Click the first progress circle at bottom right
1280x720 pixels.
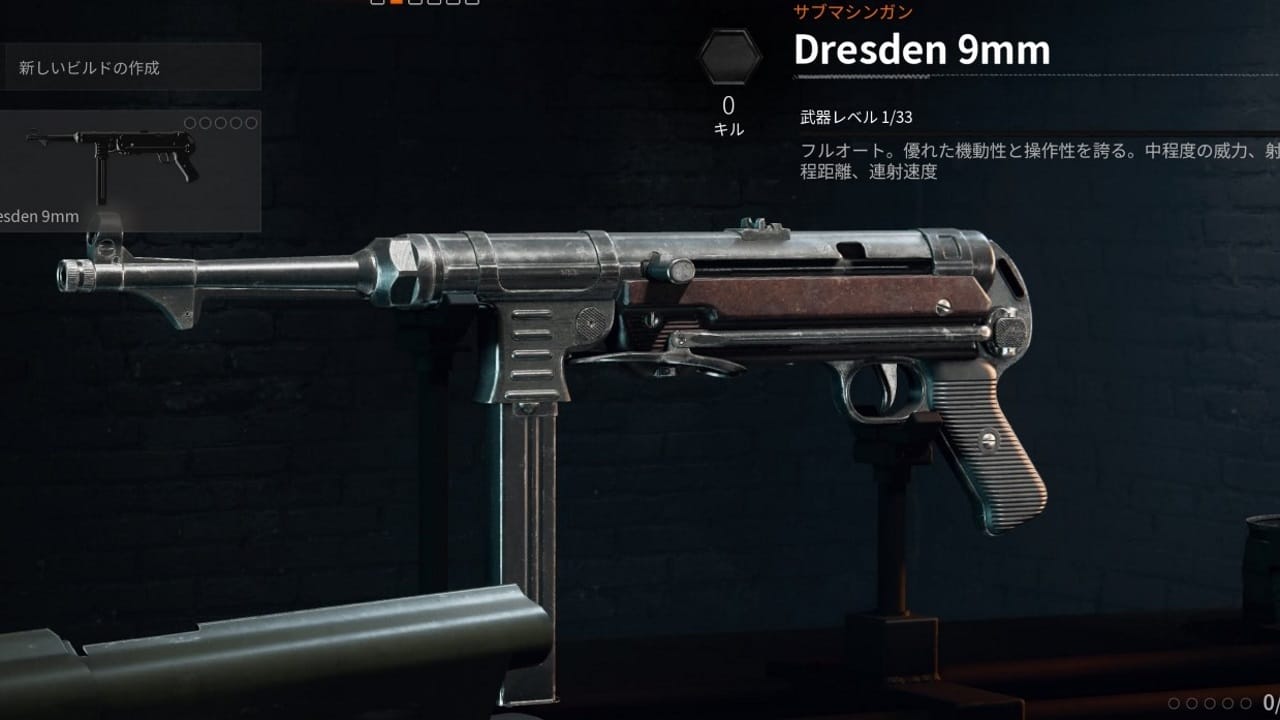point(1174,704)
